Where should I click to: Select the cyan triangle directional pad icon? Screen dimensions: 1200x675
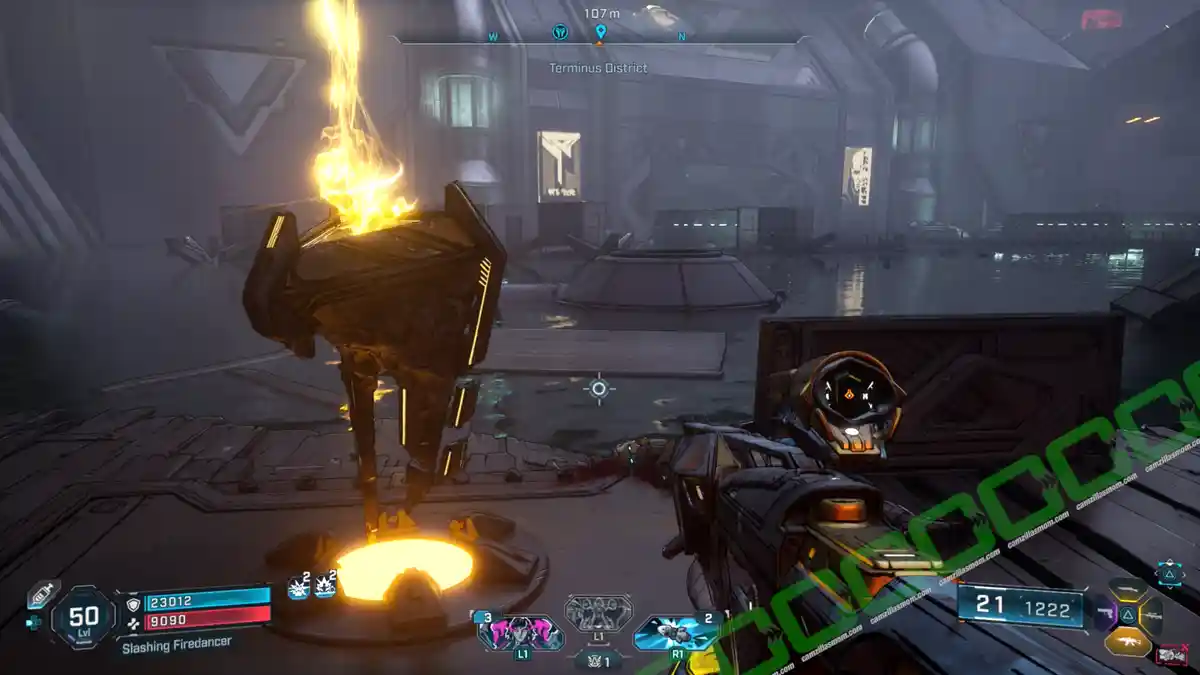(1169, 573)
